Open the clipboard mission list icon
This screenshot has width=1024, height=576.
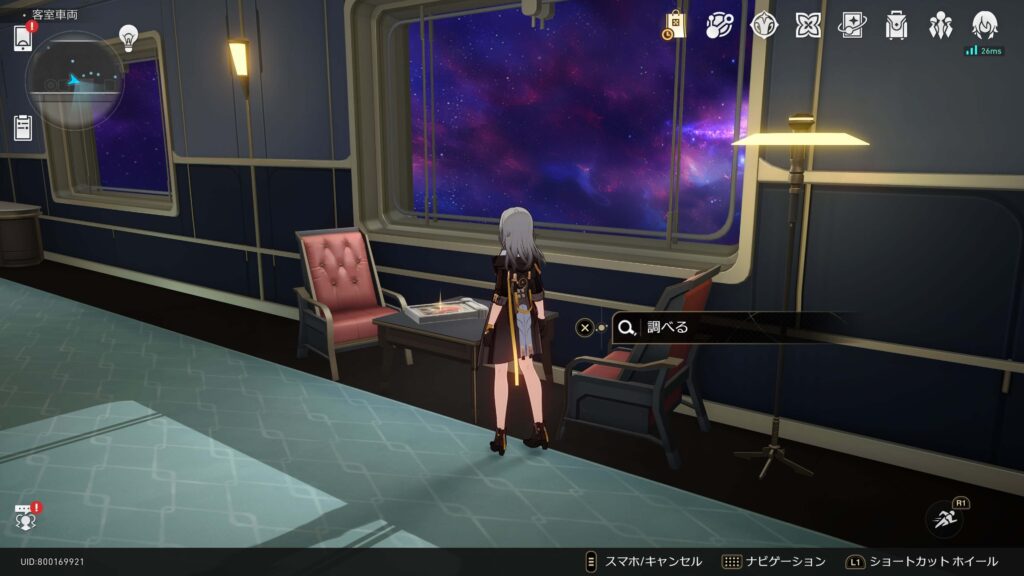pyautogui.click(x=23, y=127)
